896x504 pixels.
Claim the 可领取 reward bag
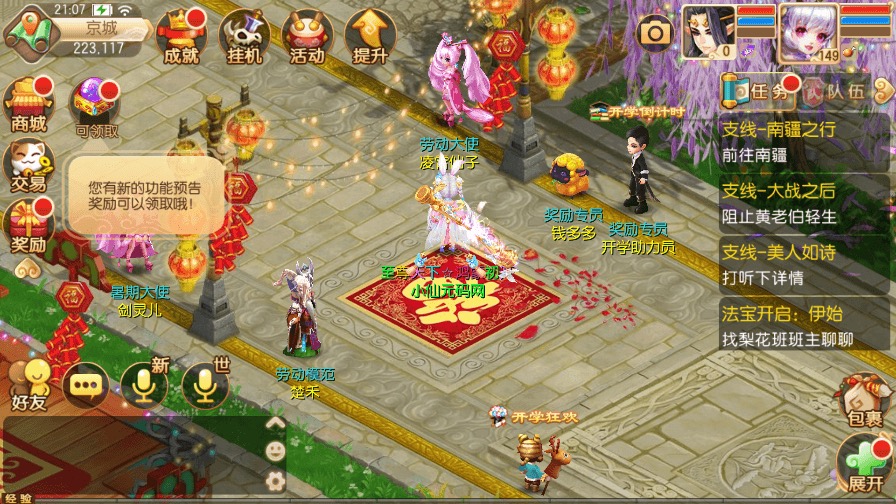pos(96,106)
